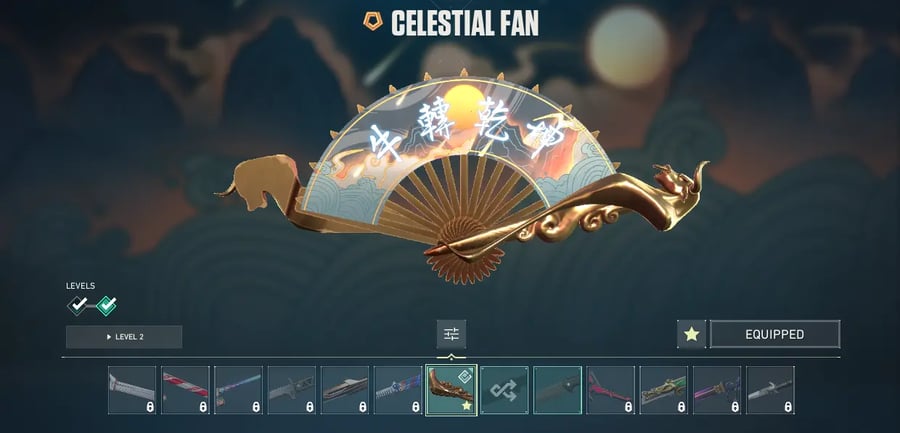Click the Equipped button
Viewport: 900px width, 433px height.
coord(774,334)
